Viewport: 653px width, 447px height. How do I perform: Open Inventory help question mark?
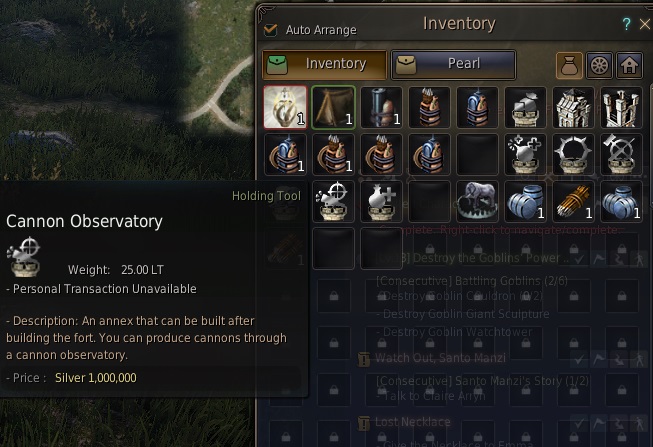[x=627, y=24]
